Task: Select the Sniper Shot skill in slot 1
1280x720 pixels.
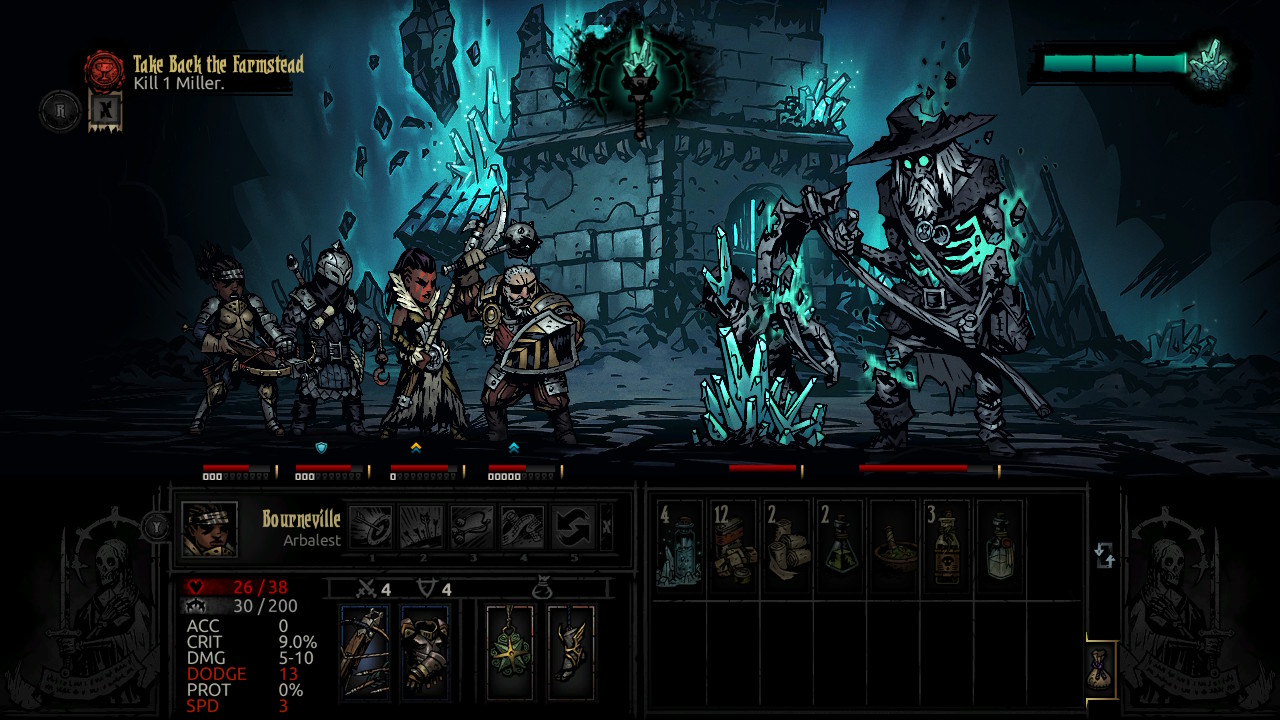Action: (x=369, y=525)
